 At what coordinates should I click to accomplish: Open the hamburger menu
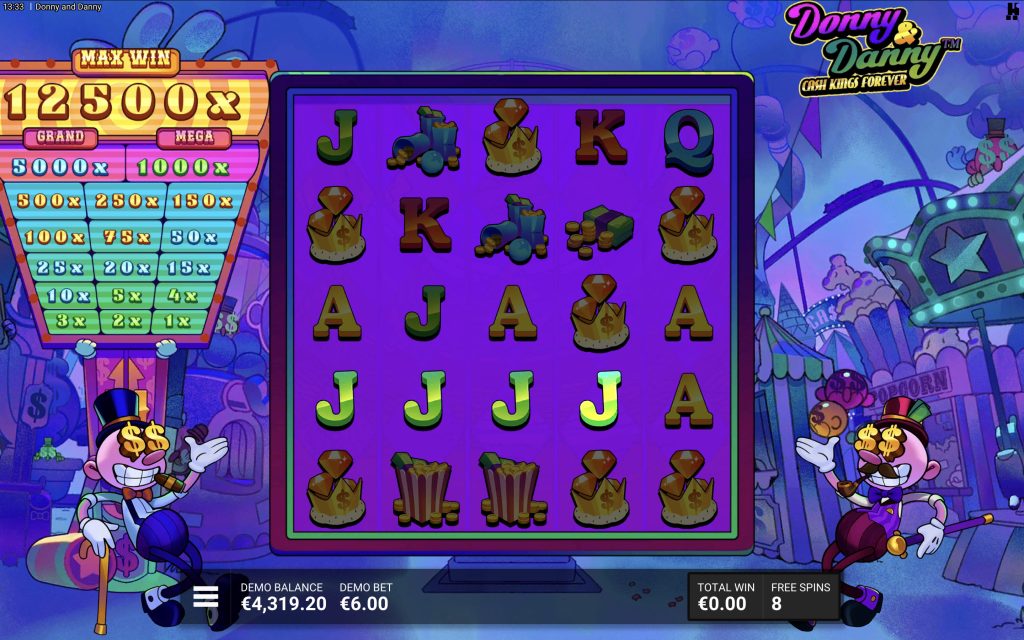click(206, 597)
